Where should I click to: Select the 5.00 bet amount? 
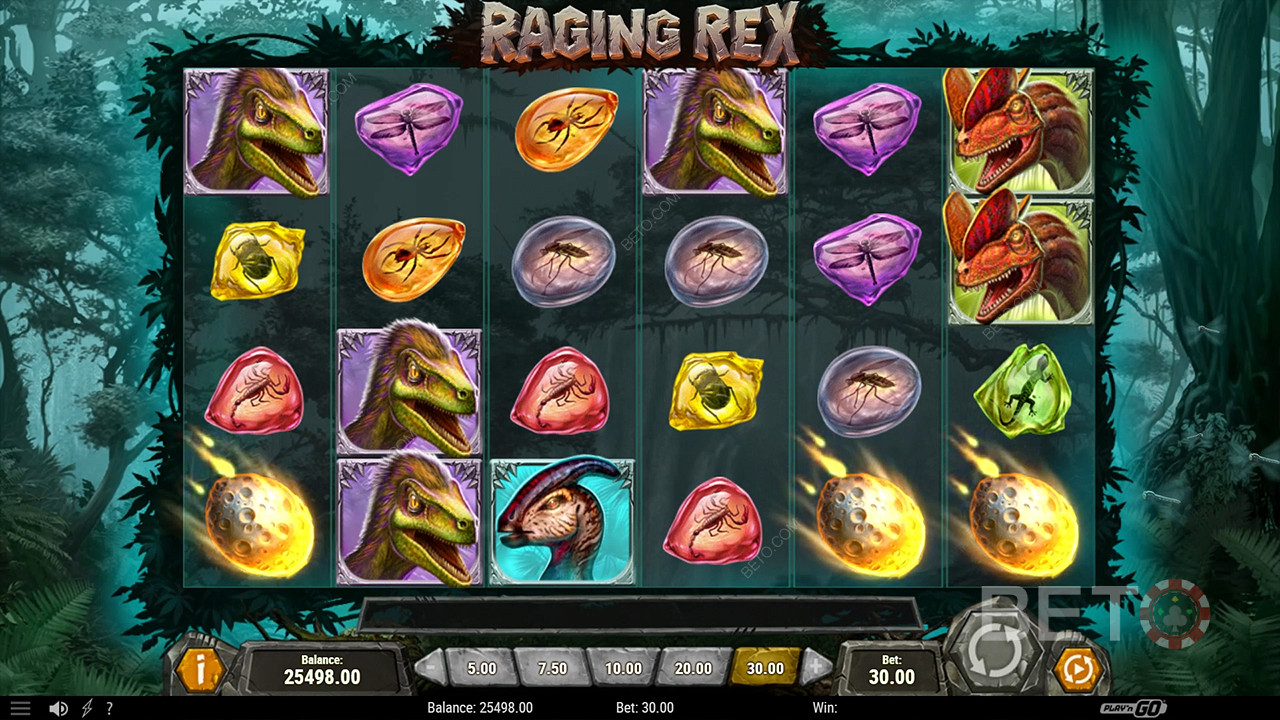tap(481, 668)
